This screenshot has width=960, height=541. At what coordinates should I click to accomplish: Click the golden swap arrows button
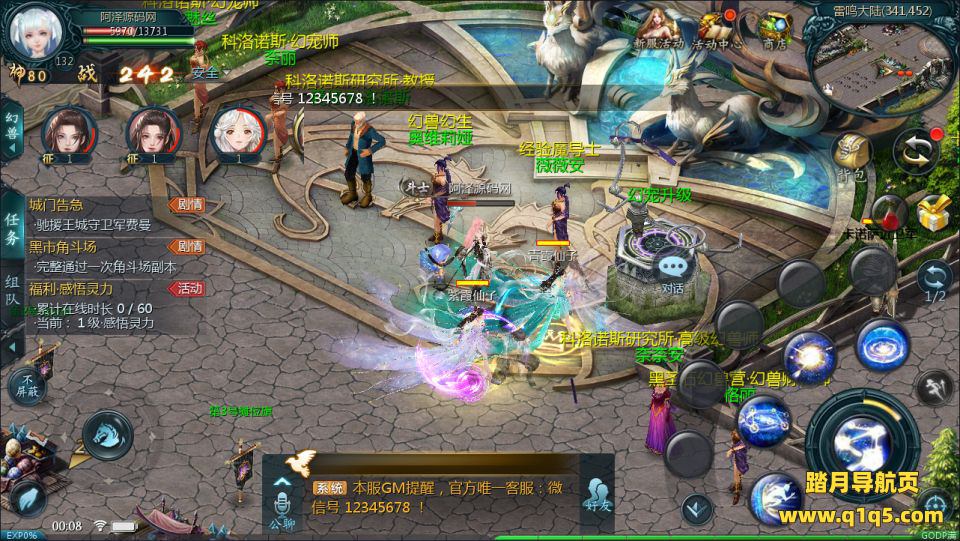click(x=914, y=150)
